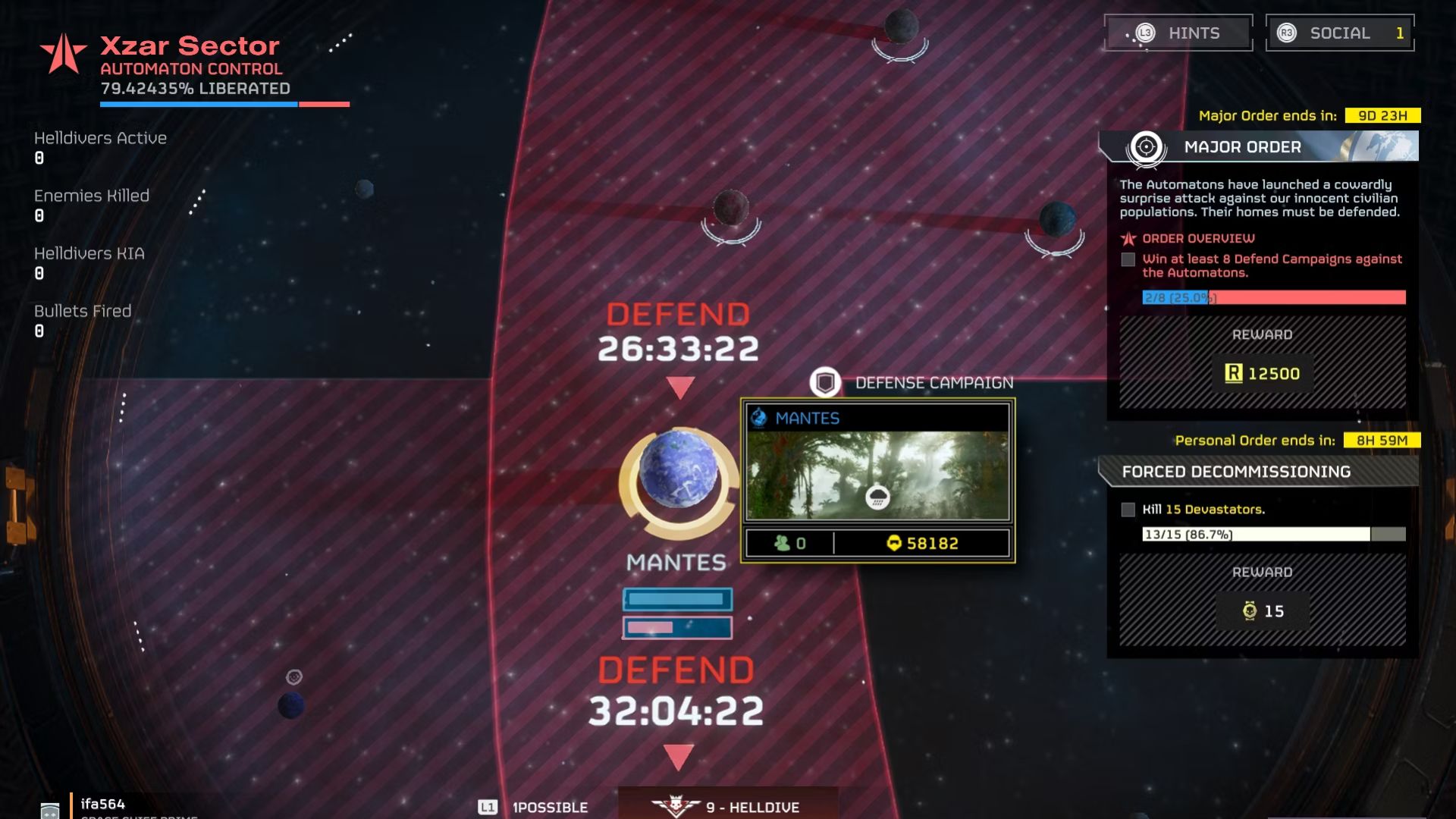This screenshot has width=1456, height=819.
Task: Select the Defense Campaign shield icon
Action: [x=826, y=382]
